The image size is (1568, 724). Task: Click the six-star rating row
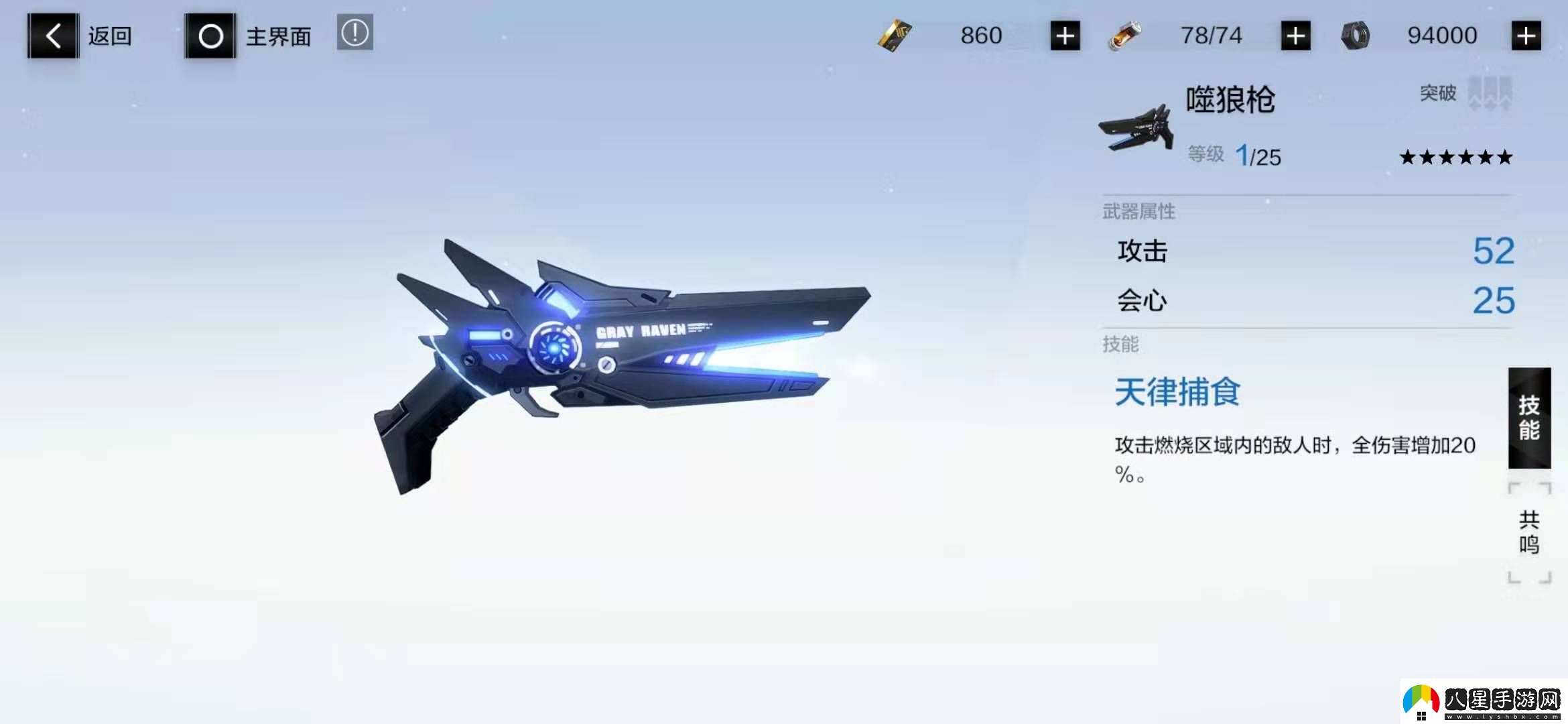pos(1455,156)
